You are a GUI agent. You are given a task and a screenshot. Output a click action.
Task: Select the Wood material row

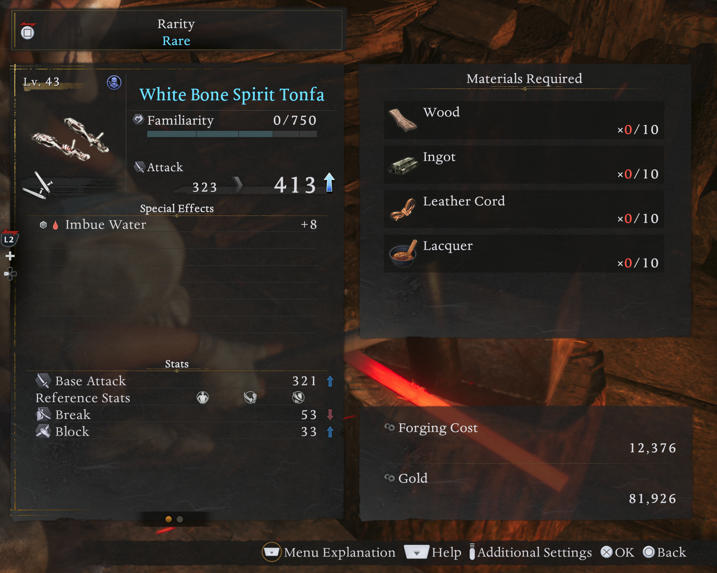click(524, 120)
